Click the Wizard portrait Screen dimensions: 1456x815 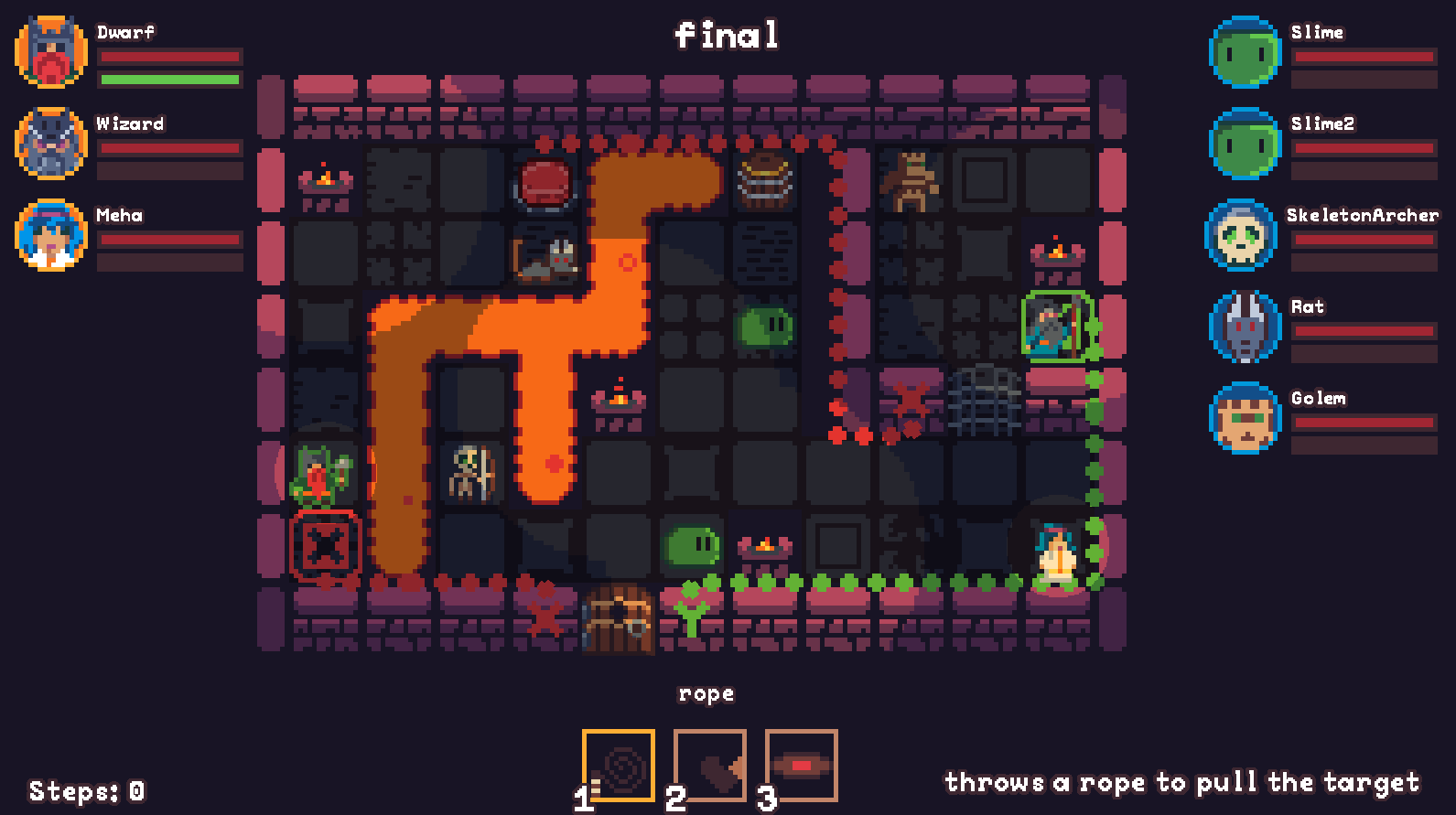point(51,144)
